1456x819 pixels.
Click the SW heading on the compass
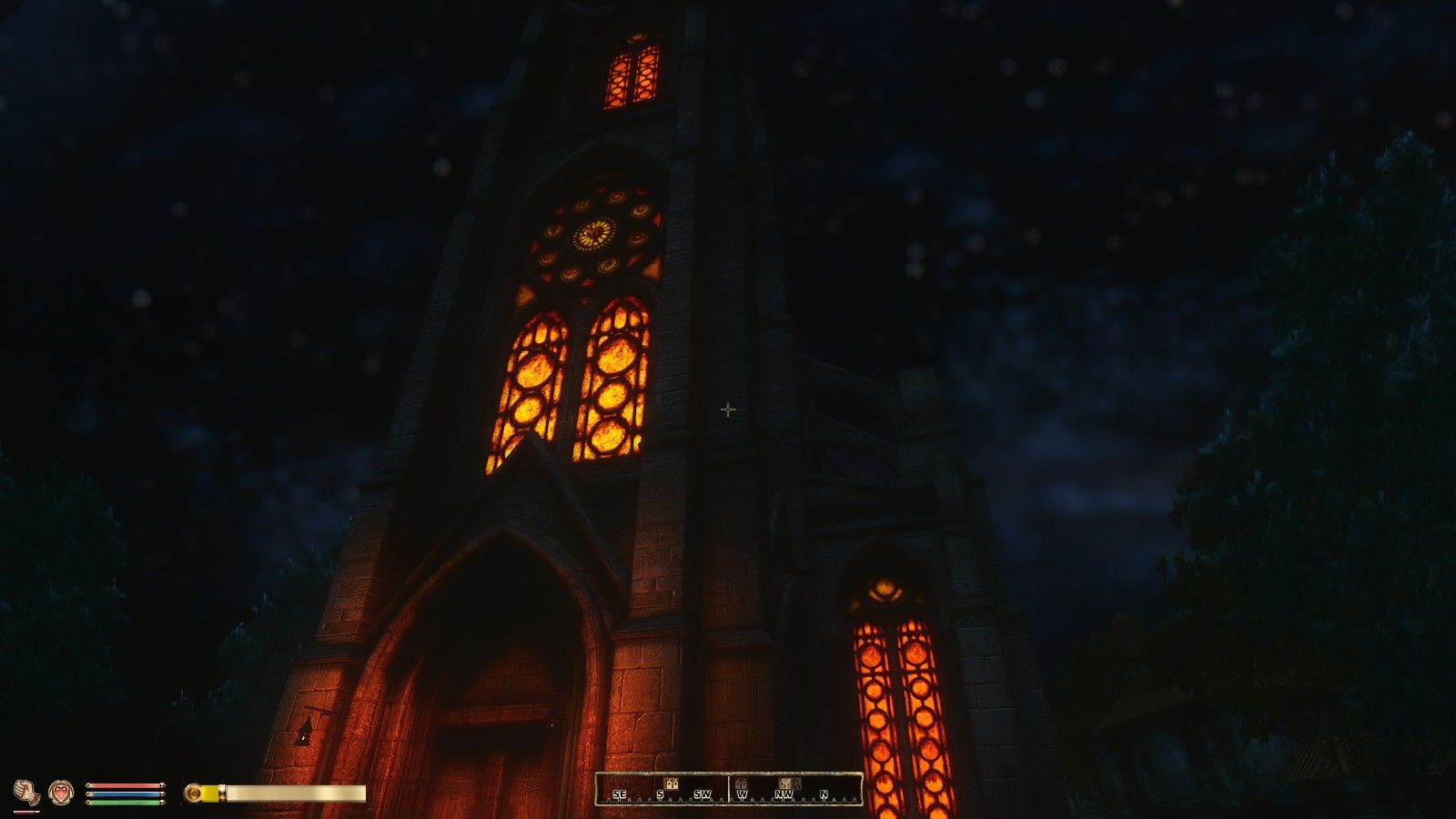pyautogui.click(x=703, y=794)
